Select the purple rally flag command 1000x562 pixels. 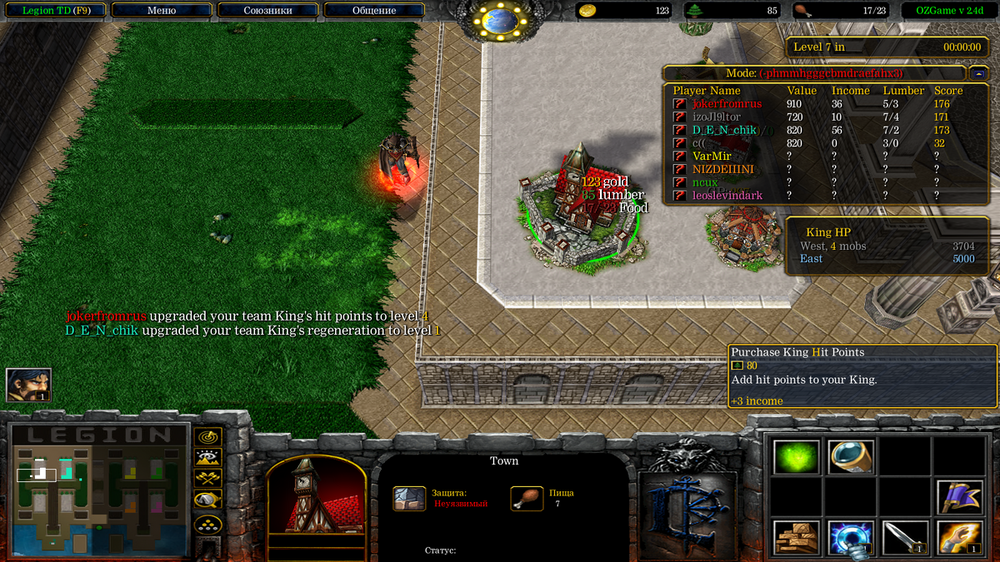(959, 497)
